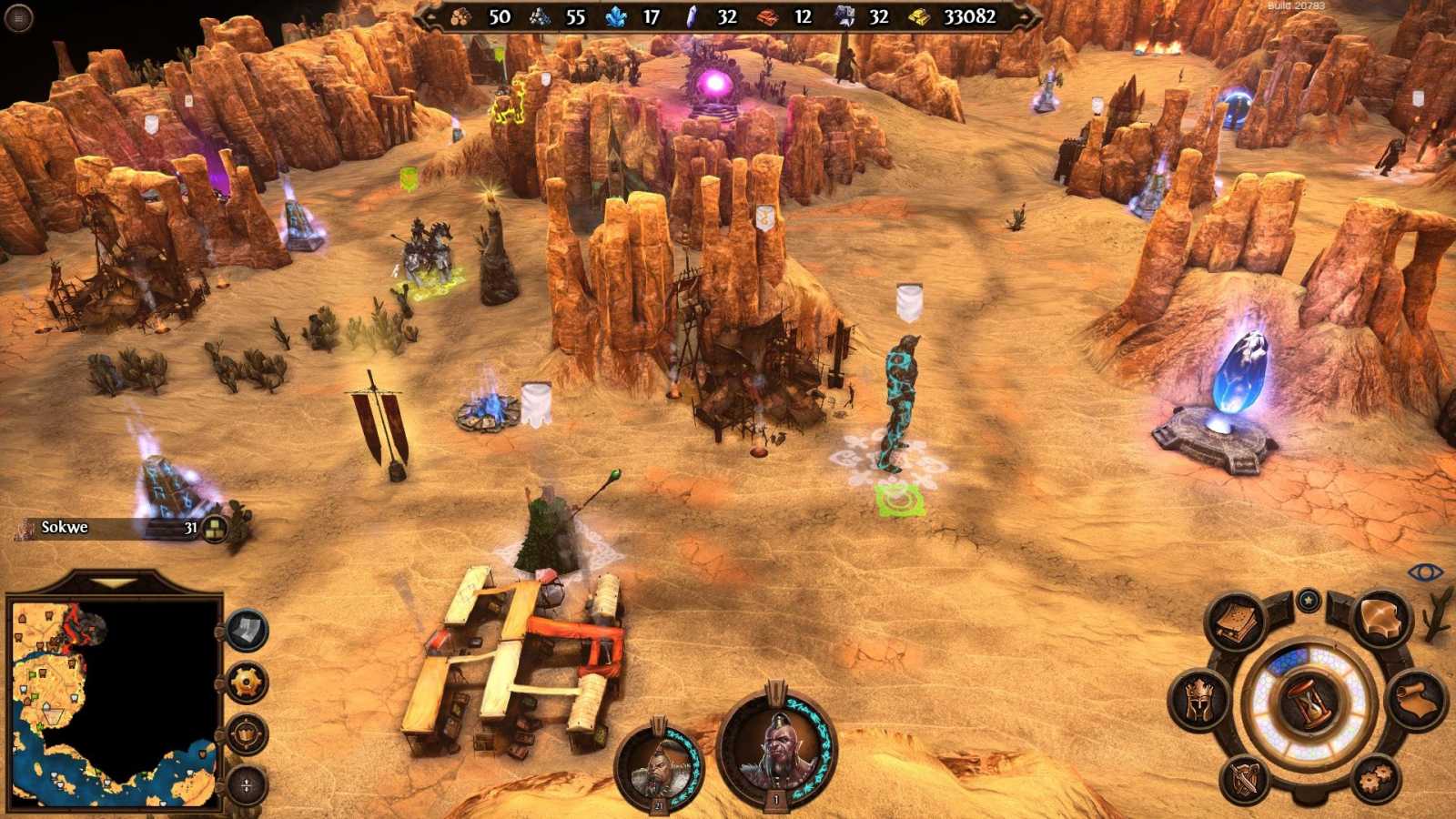End the turn with the hourglass button

[x=1308, y=703]
